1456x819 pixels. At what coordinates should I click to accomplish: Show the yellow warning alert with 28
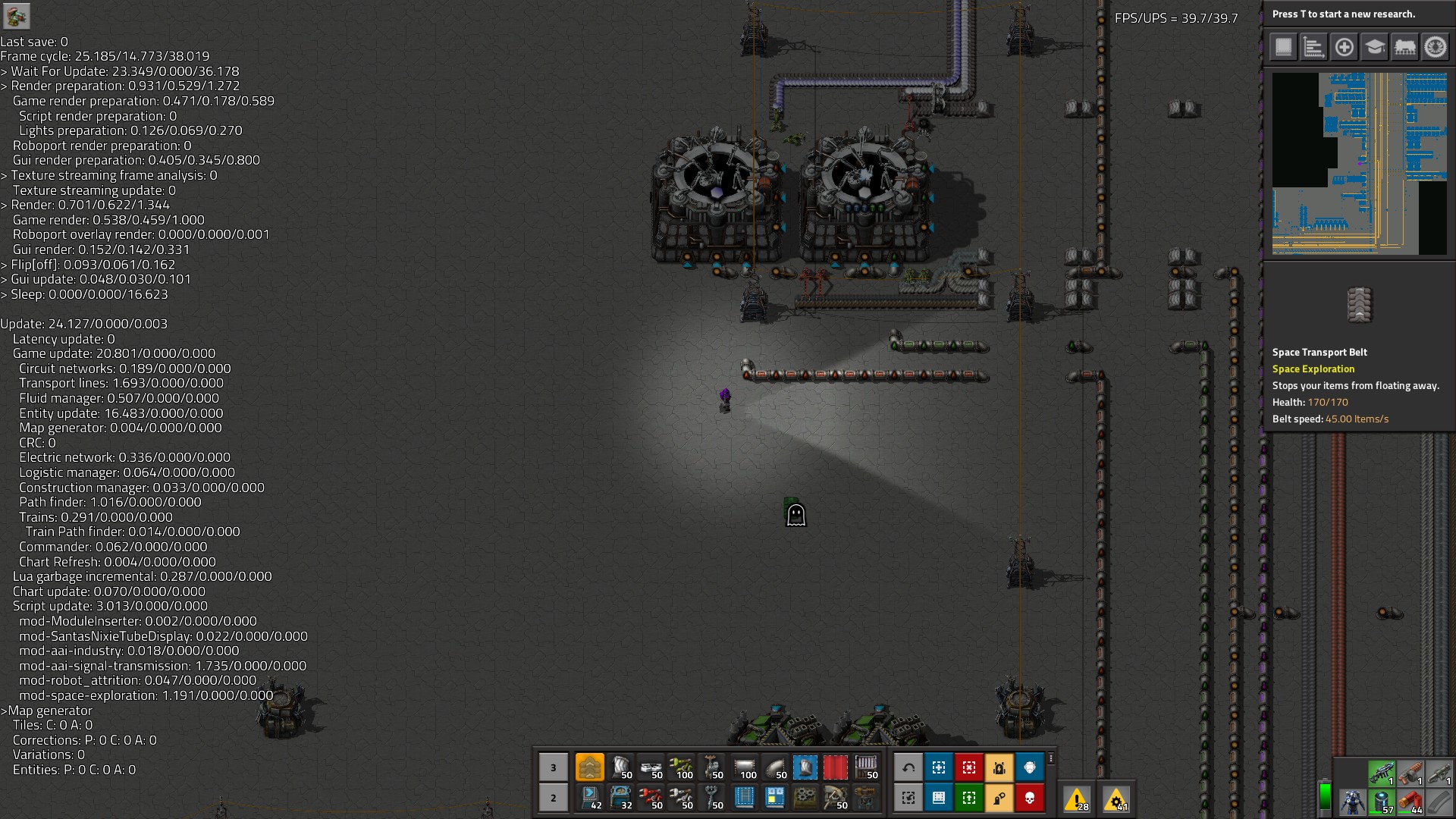click(1077, 799)
